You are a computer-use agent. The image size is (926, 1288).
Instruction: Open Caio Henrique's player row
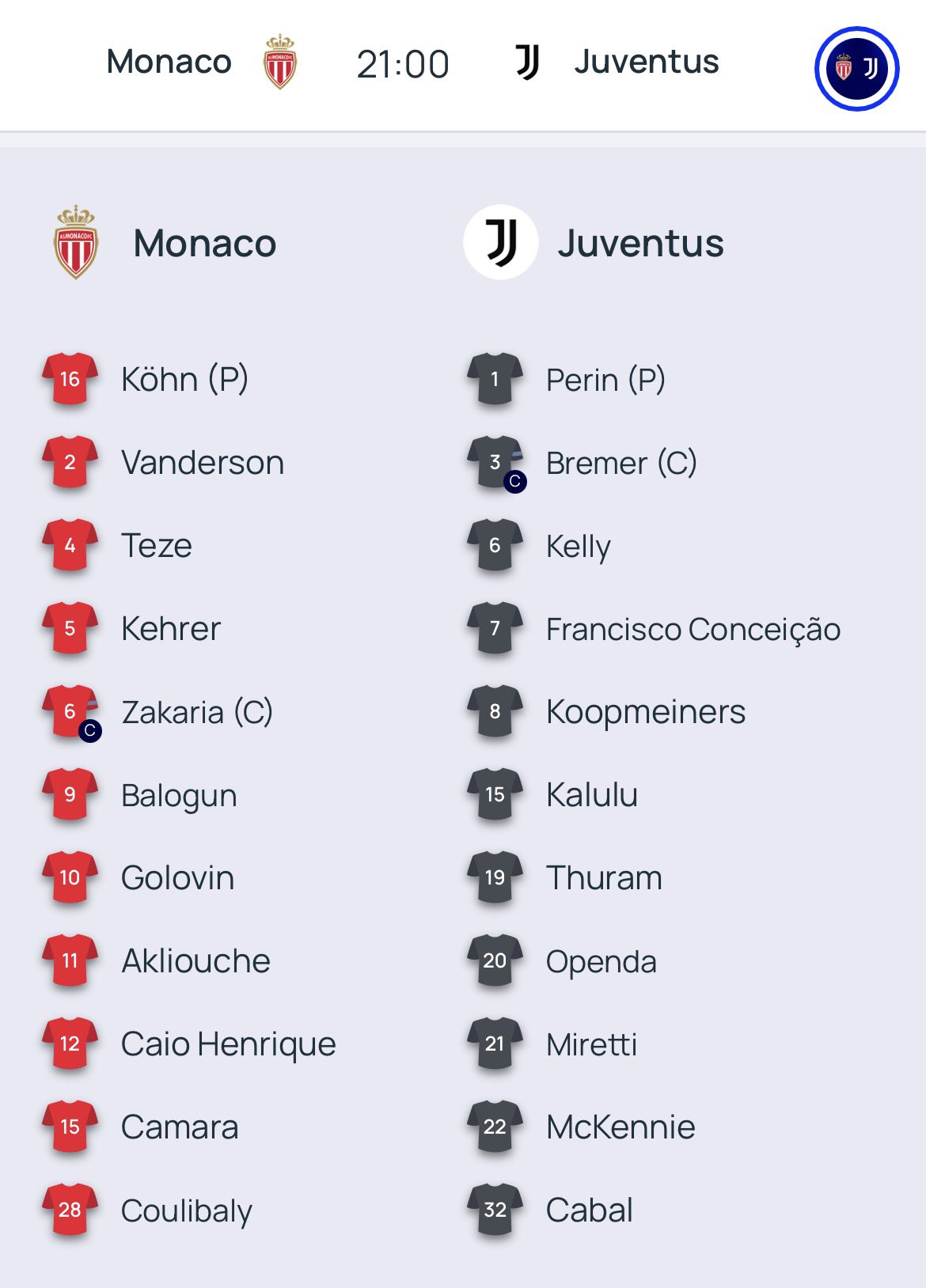pos(228,1044)
